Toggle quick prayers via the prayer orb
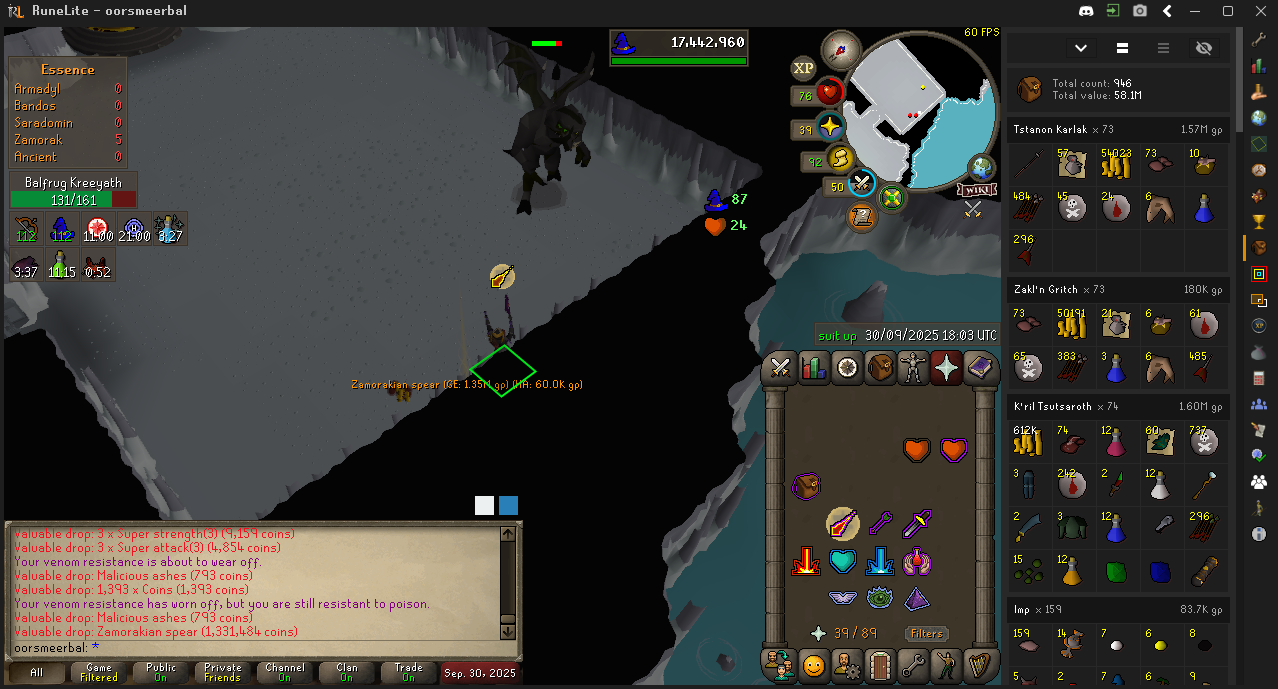Image resolution: width=1278 pixels, height=689 pixels. point(829,128)
